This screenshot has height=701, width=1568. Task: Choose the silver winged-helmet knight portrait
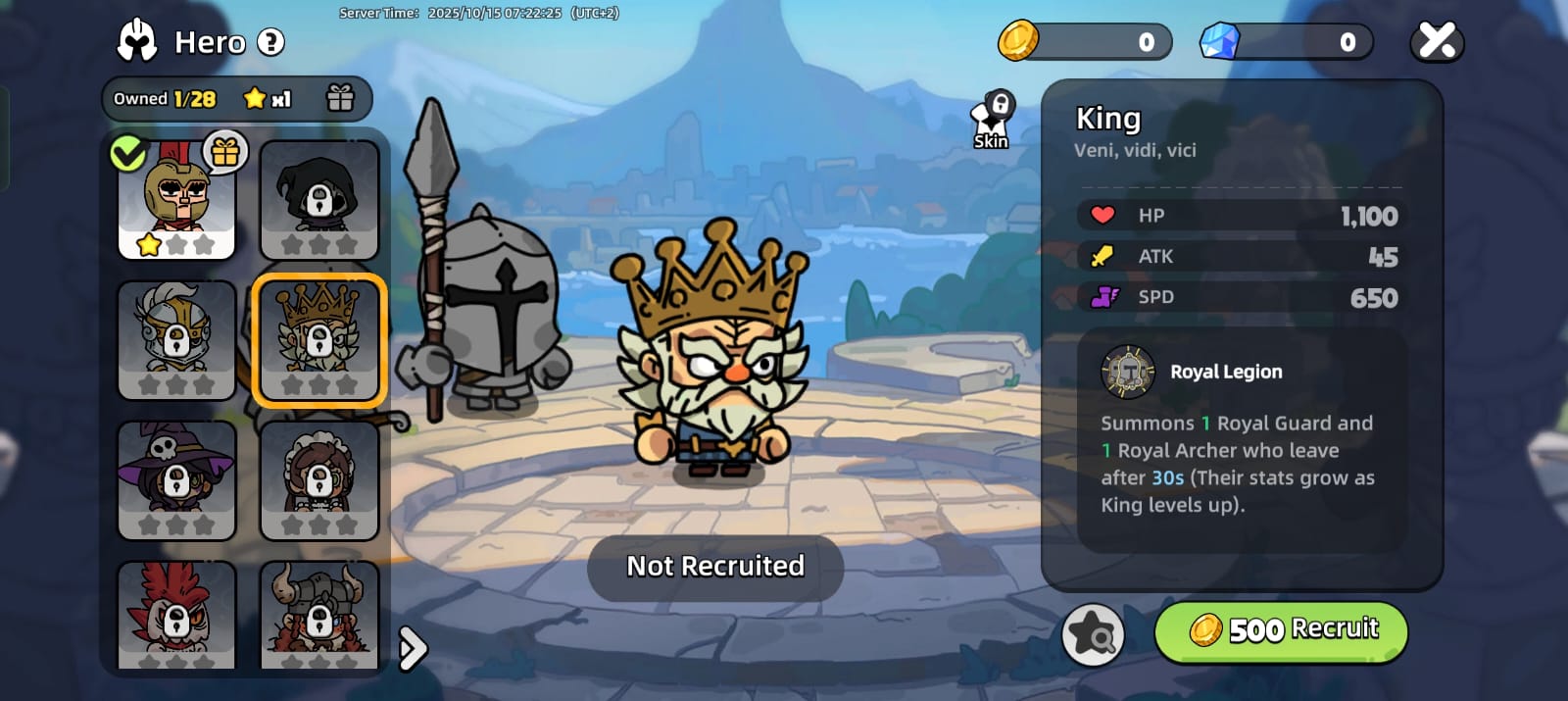(176, 340)
